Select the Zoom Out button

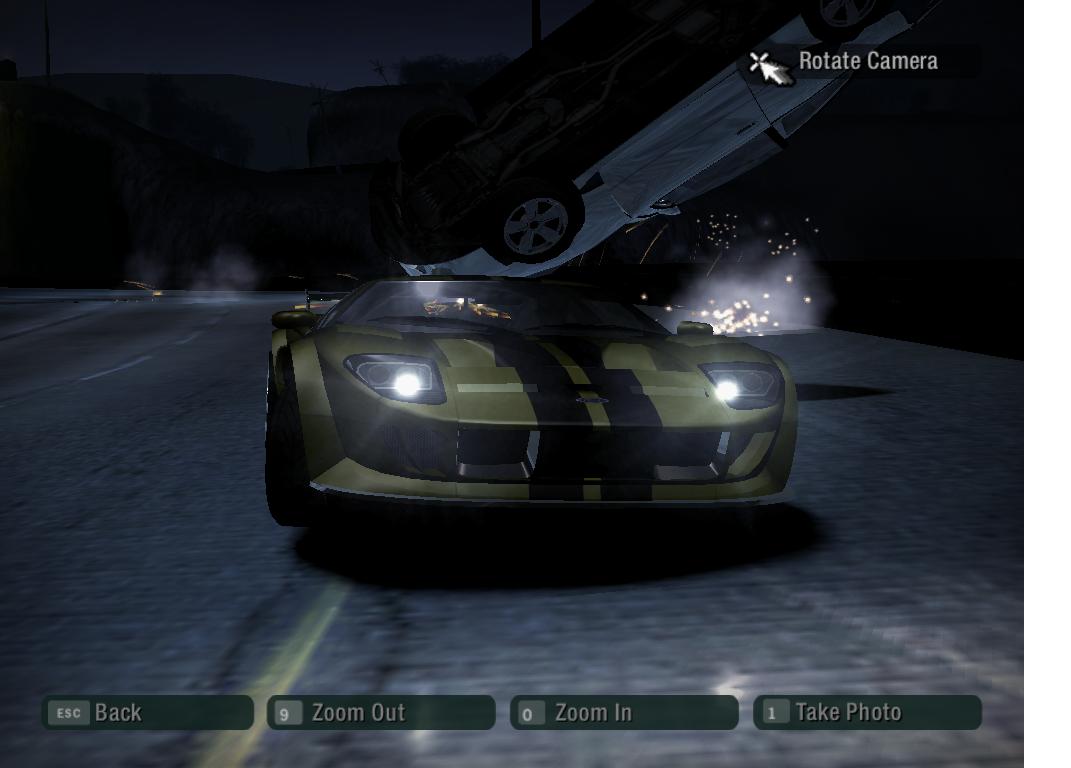(381, 713)
